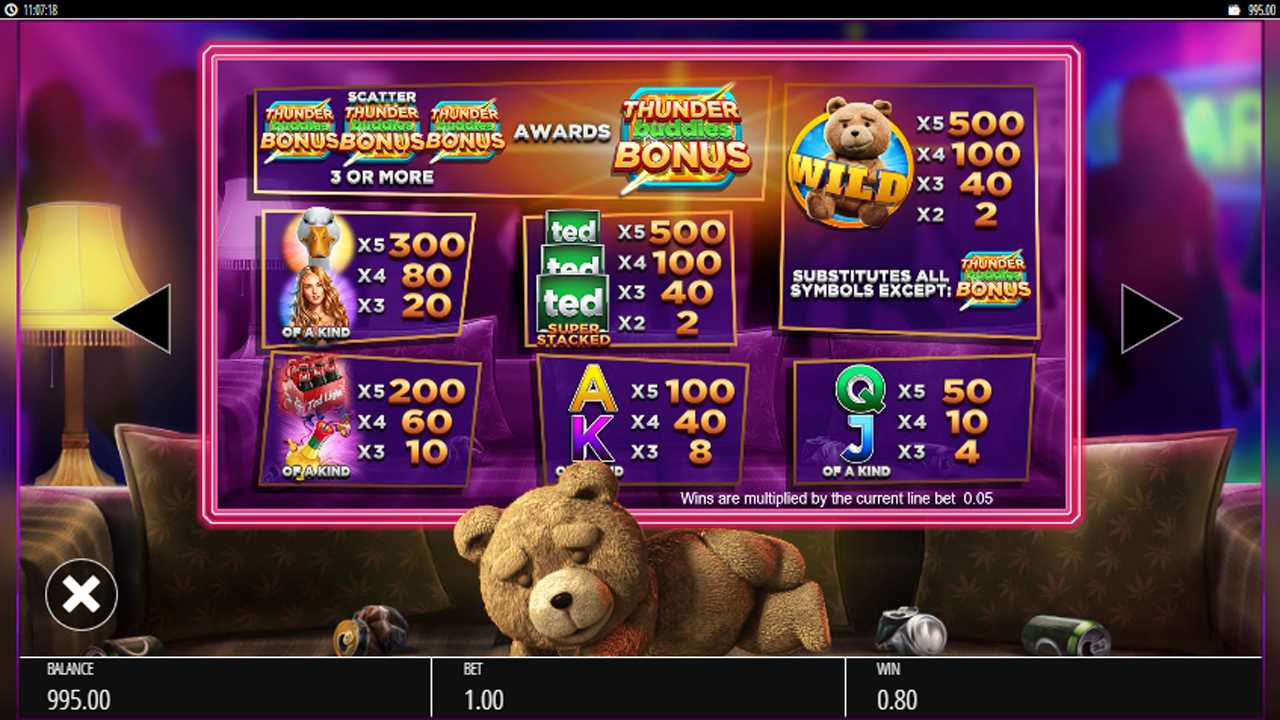Viewport: 1280px width, 720px height.
Task: Select the stacked ted symbol
Action: coord(573,270)
